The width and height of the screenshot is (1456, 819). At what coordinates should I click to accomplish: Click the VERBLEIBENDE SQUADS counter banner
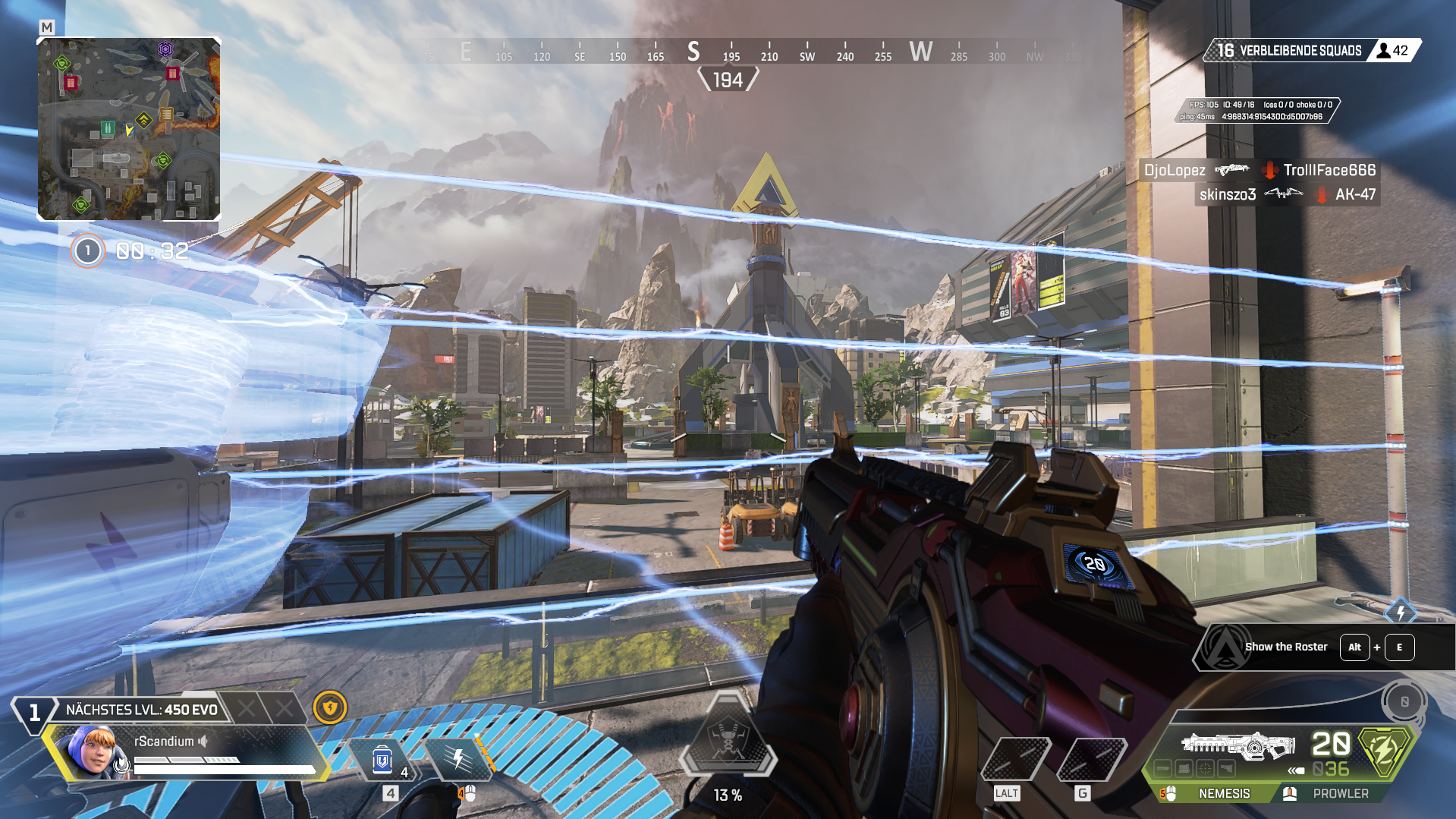tap(1301, 51)
